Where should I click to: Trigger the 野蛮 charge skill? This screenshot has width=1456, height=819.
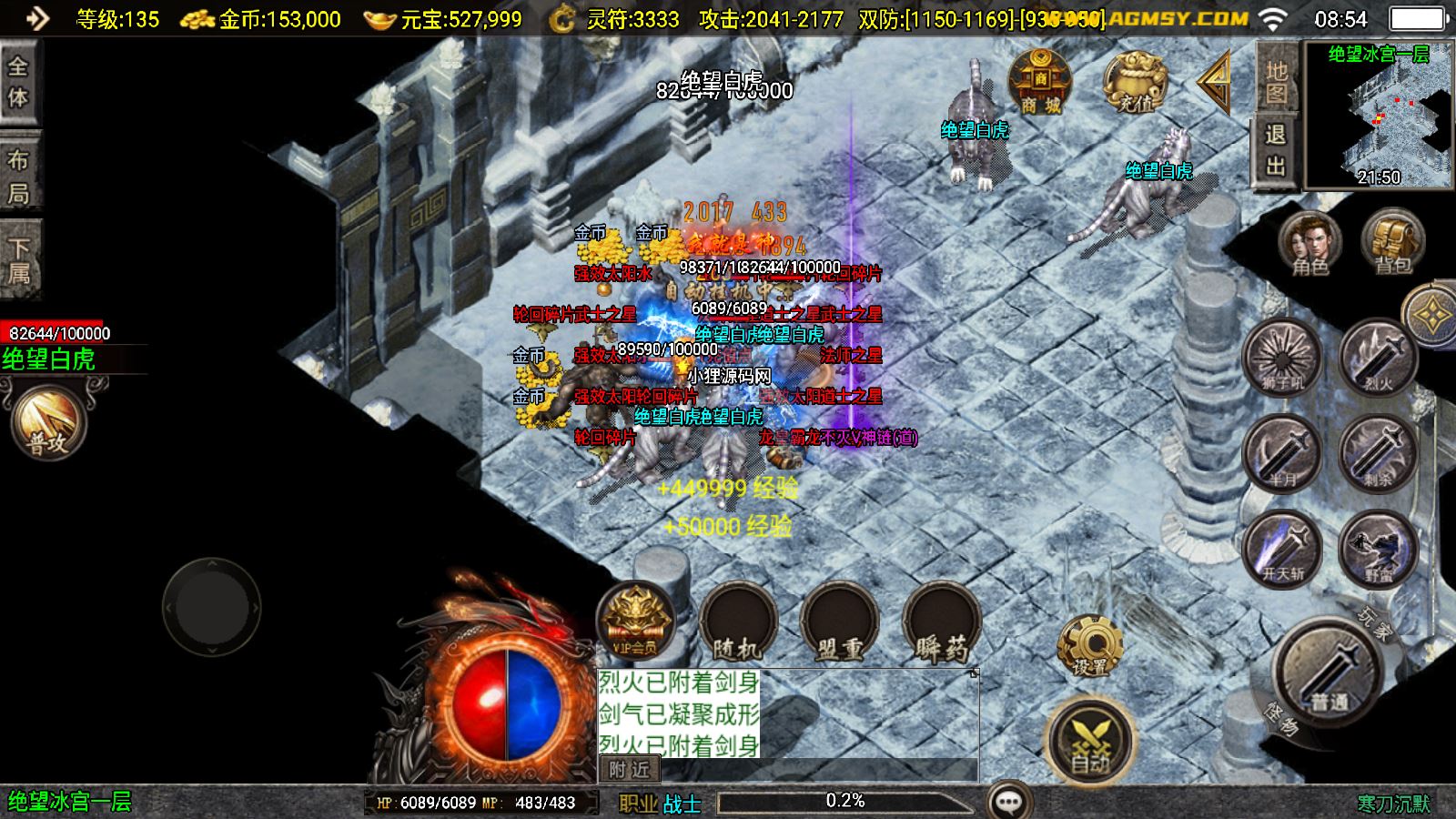point(1378,548)
